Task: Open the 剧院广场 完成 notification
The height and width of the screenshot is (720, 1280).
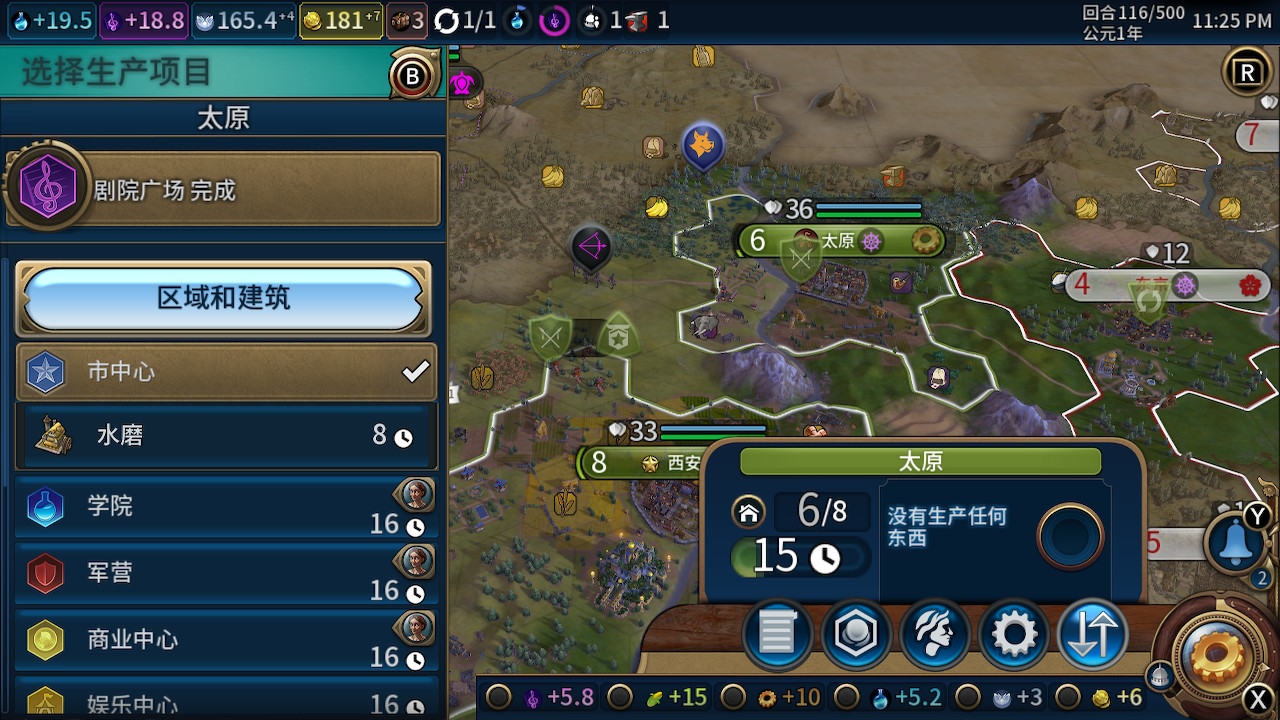Action: 224,190
